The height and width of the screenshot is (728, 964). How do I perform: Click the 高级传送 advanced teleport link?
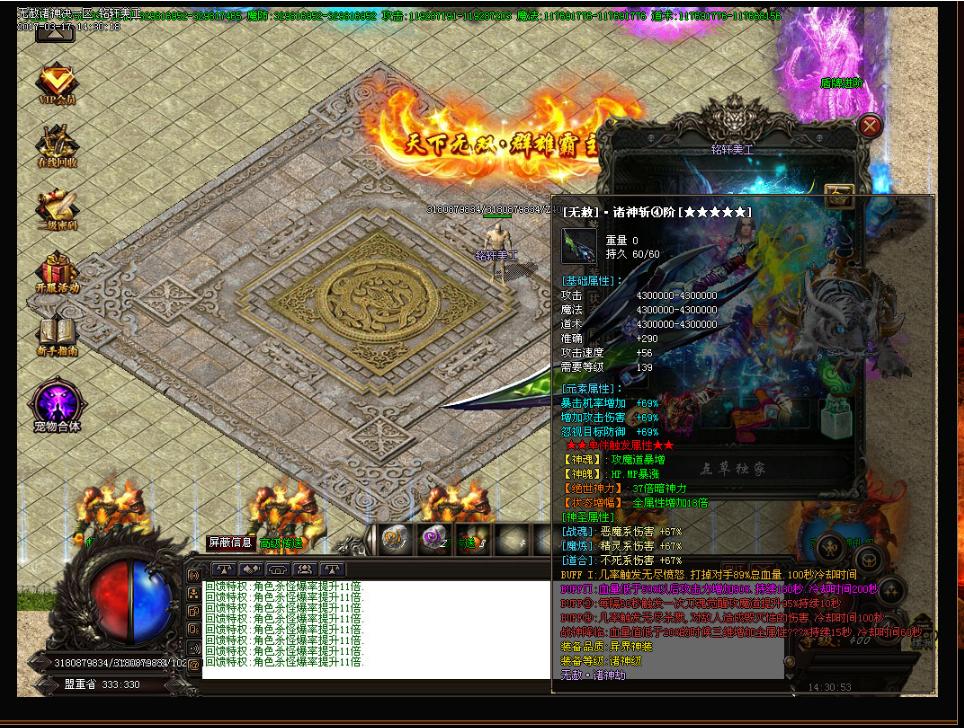[280, 543]
